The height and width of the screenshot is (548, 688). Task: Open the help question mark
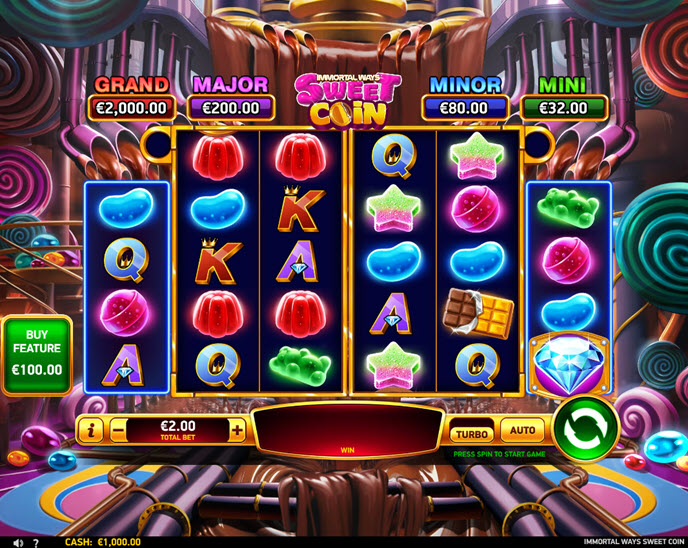point(37,542)
